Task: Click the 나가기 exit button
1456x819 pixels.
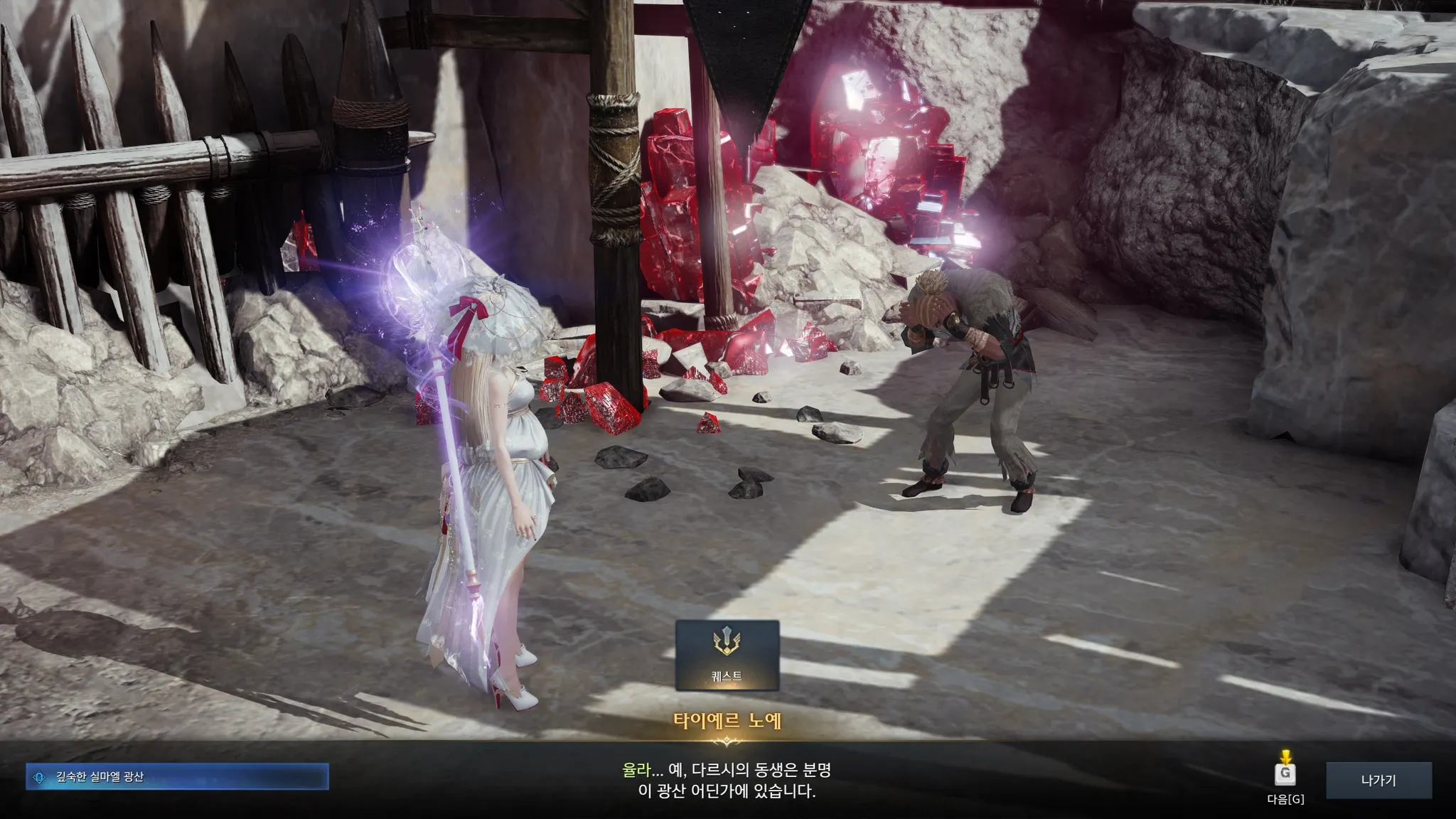Action: tap(1379, 780)
